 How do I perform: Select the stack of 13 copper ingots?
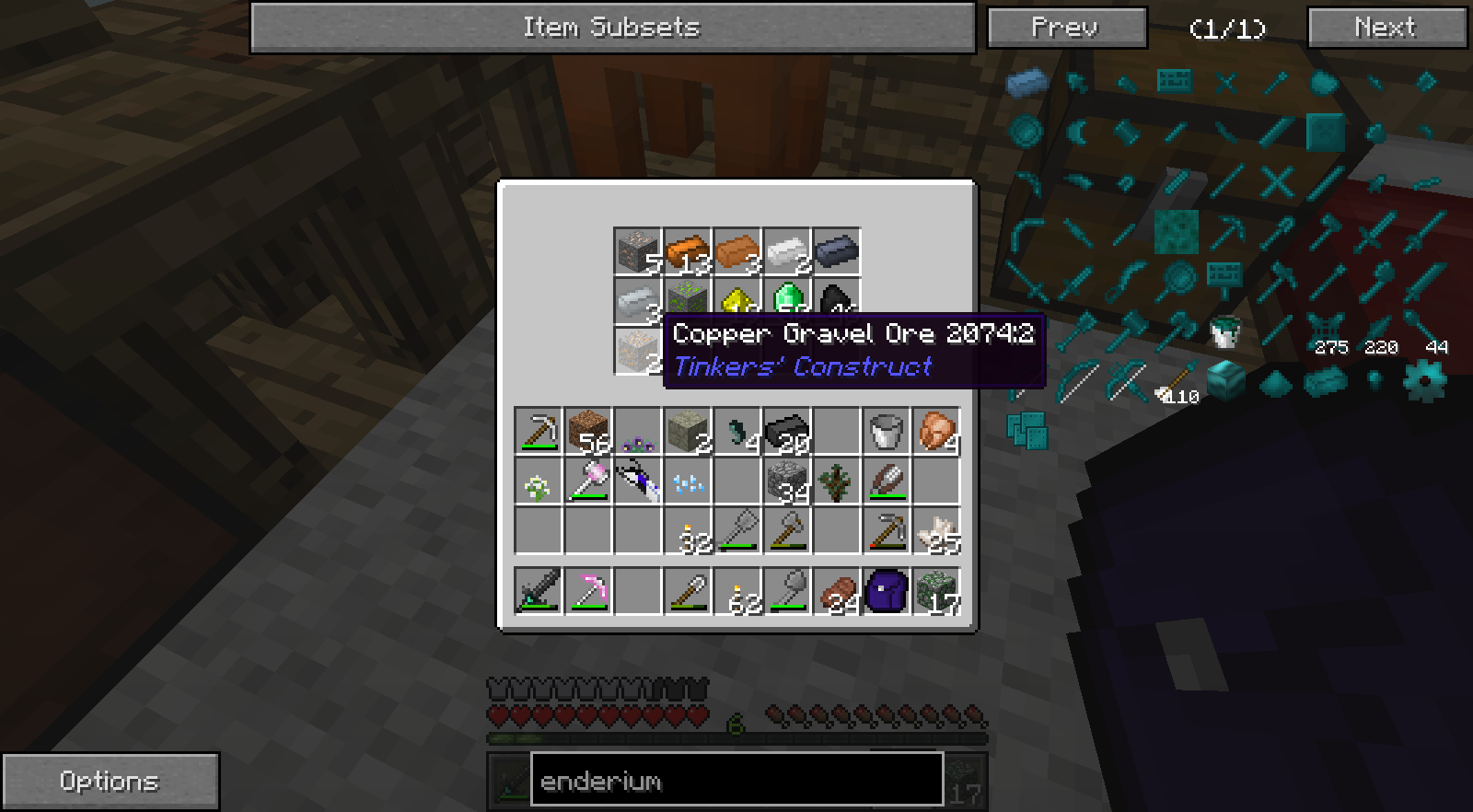point(688,251)
